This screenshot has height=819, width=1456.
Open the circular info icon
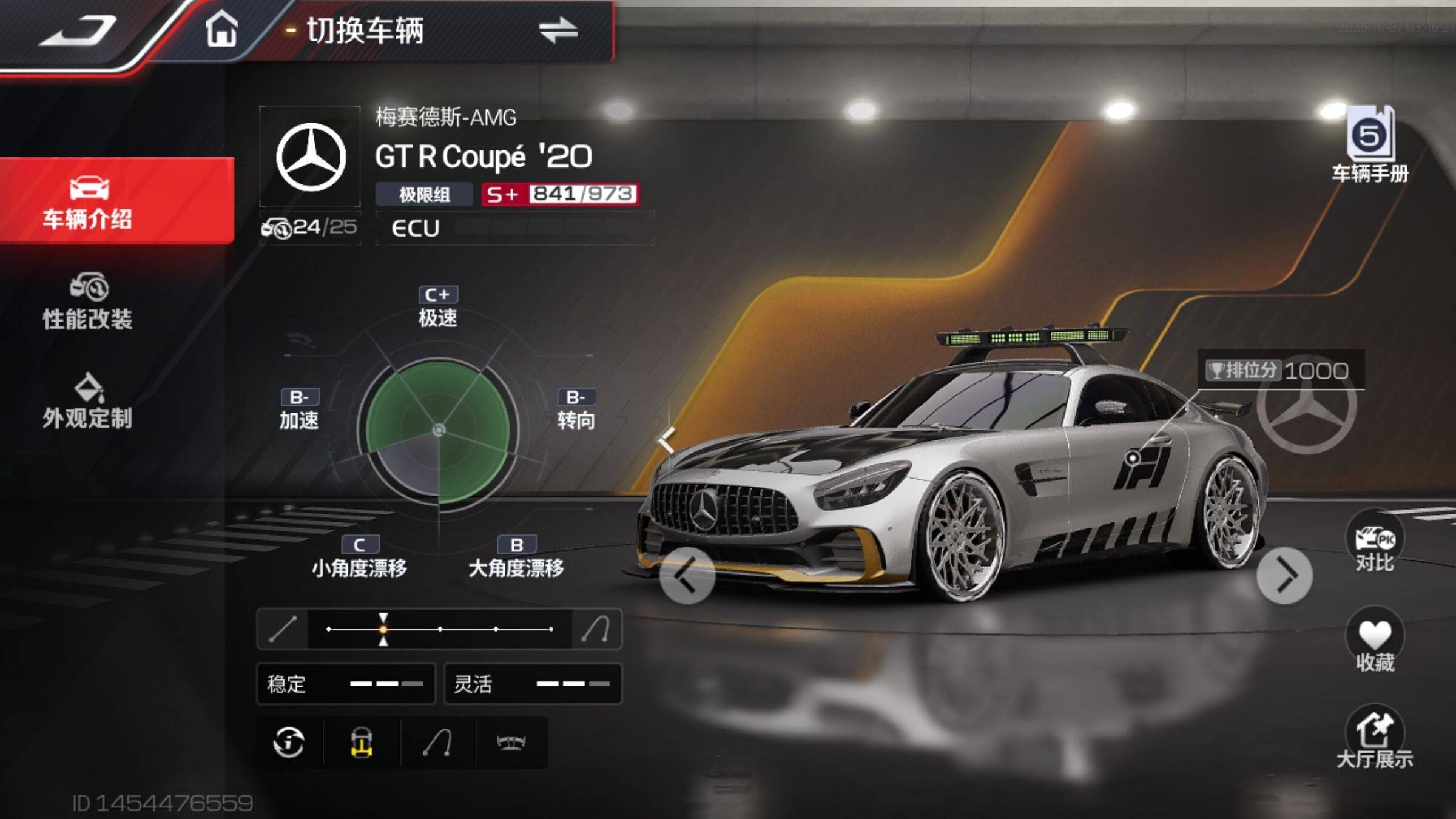[x=289, y=743]
